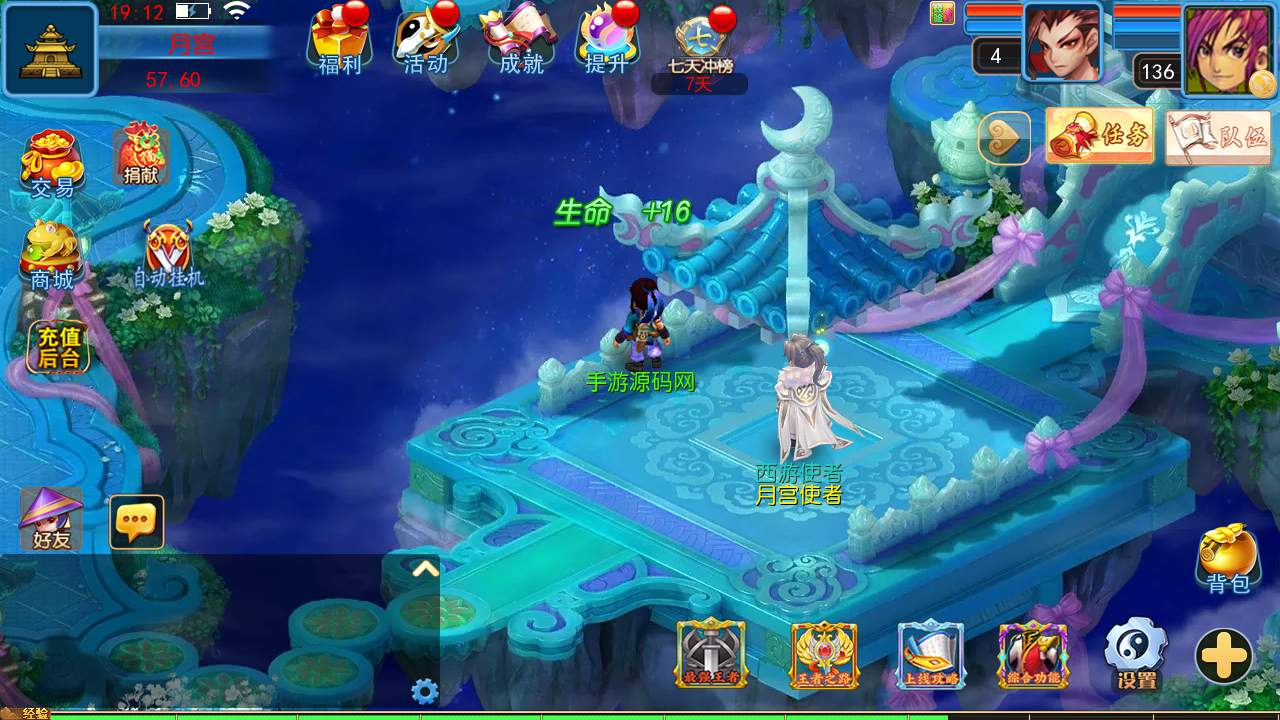Viewport: 1280px width, 720px height.
Task: Open the 最强王者 crossed-swords icon
Action: pos(711,654)
